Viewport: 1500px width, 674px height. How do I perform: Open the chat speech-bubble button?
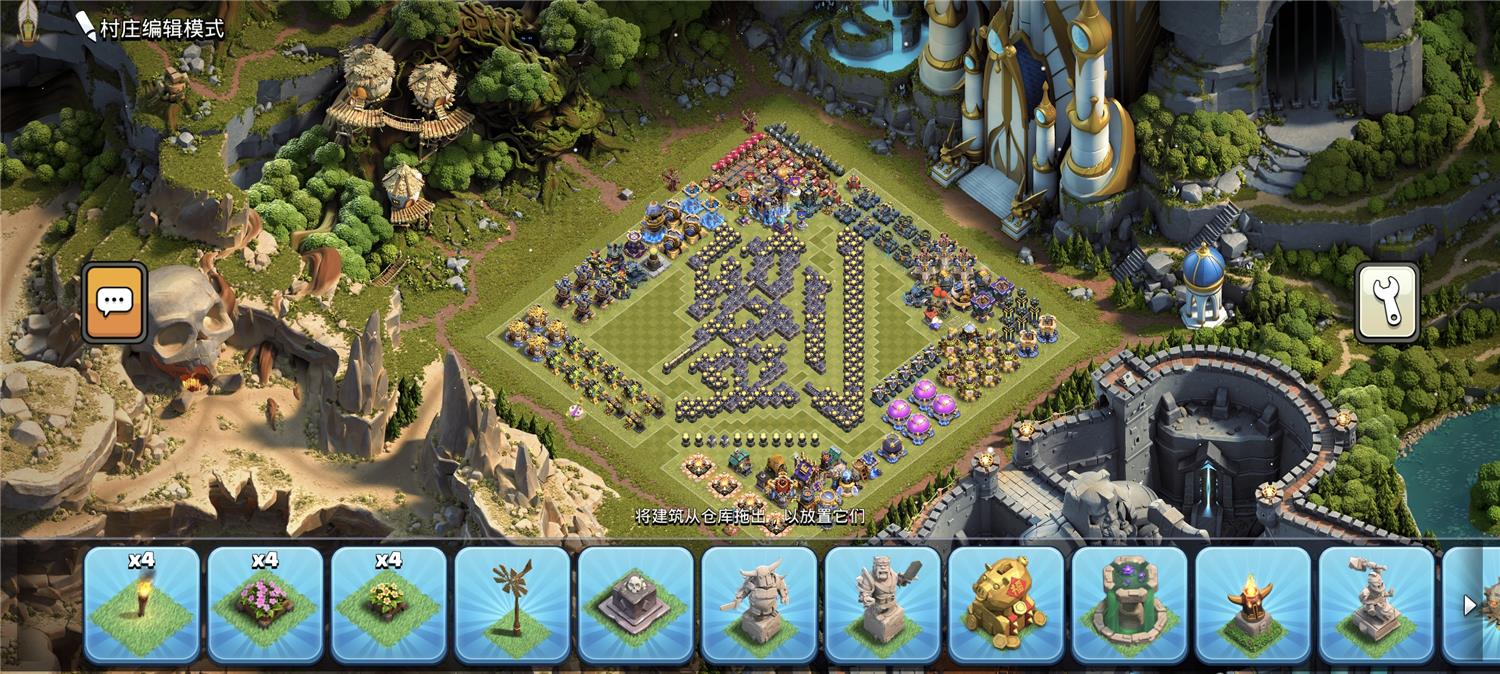[x=115, y=301]
